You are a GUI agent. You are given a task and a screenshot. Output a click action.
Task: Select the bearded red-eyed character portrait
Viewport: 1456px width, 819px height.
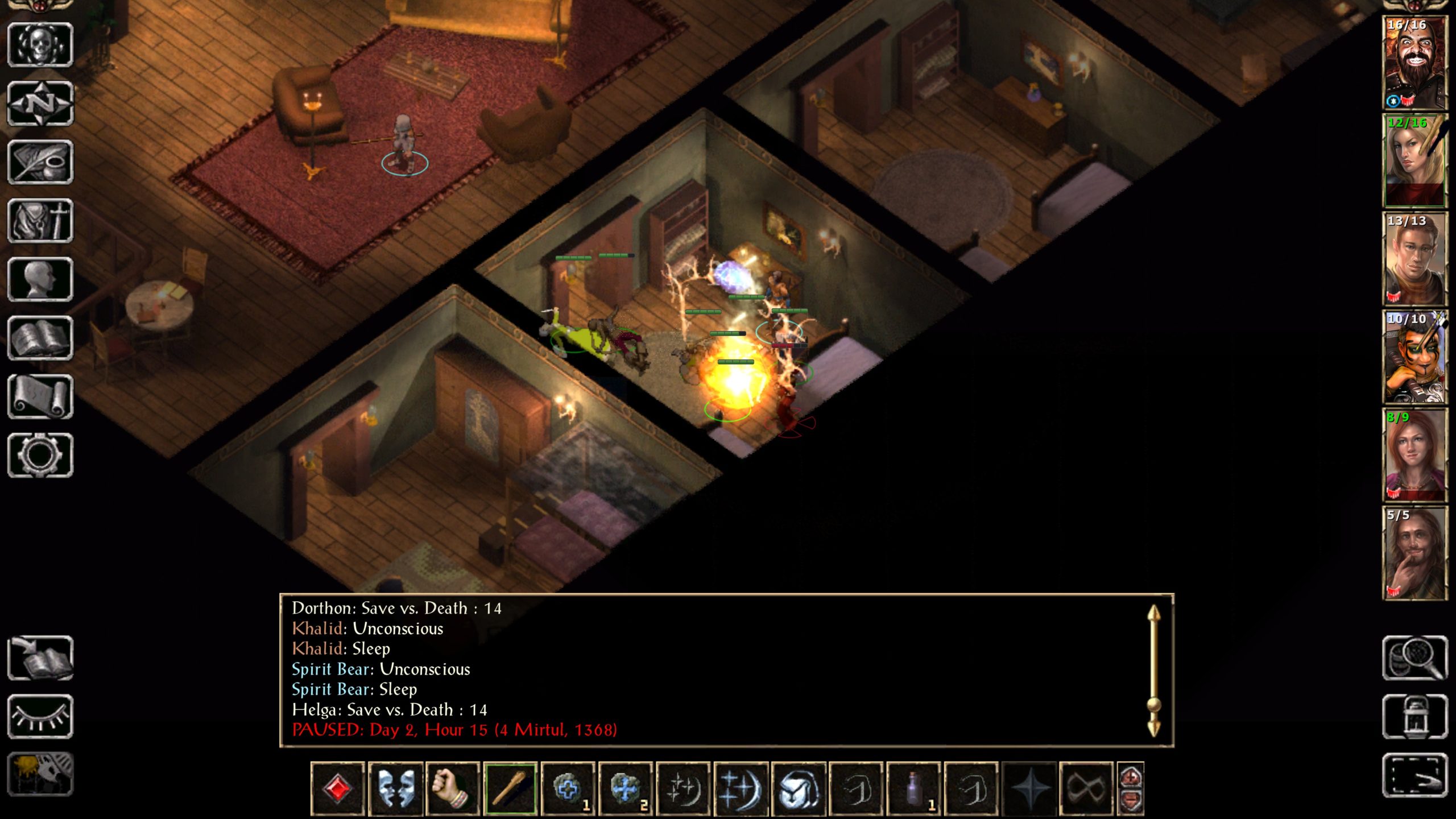(1414, 63)
